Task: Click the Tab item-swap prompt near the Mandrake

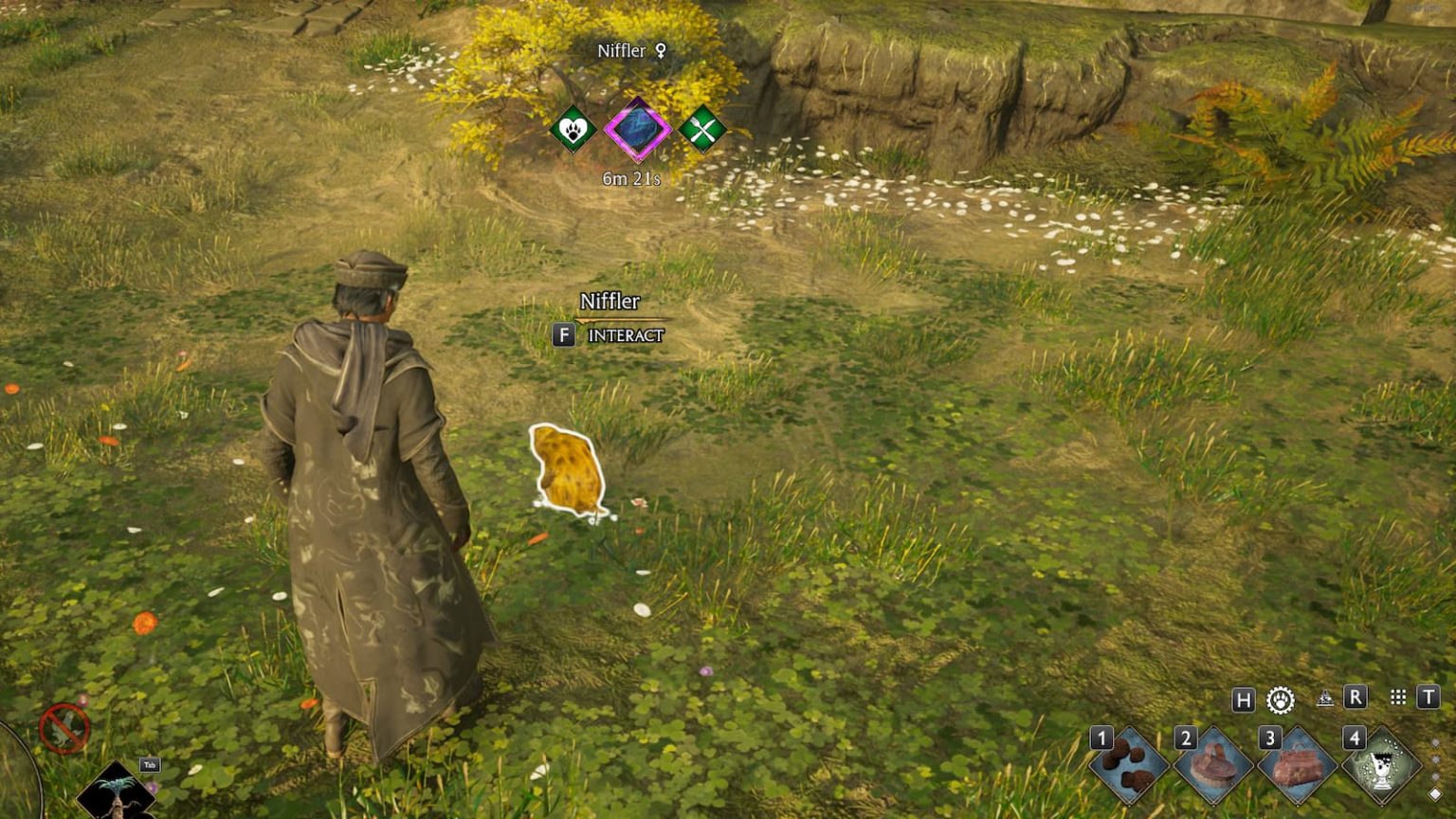Action: pyautogui.click(x=150, y=764)
